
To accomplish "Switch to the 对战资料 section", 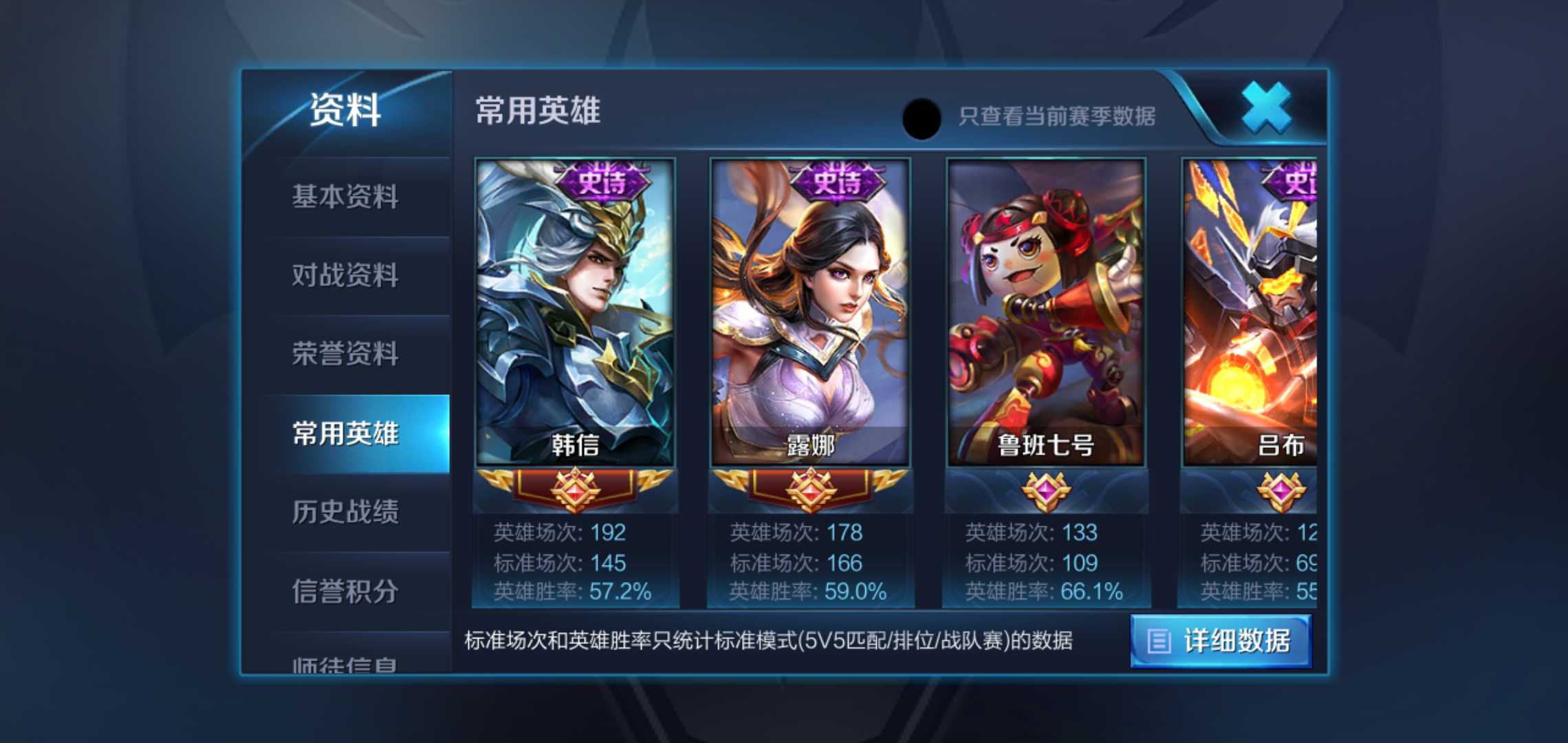I will click(346, 276).
